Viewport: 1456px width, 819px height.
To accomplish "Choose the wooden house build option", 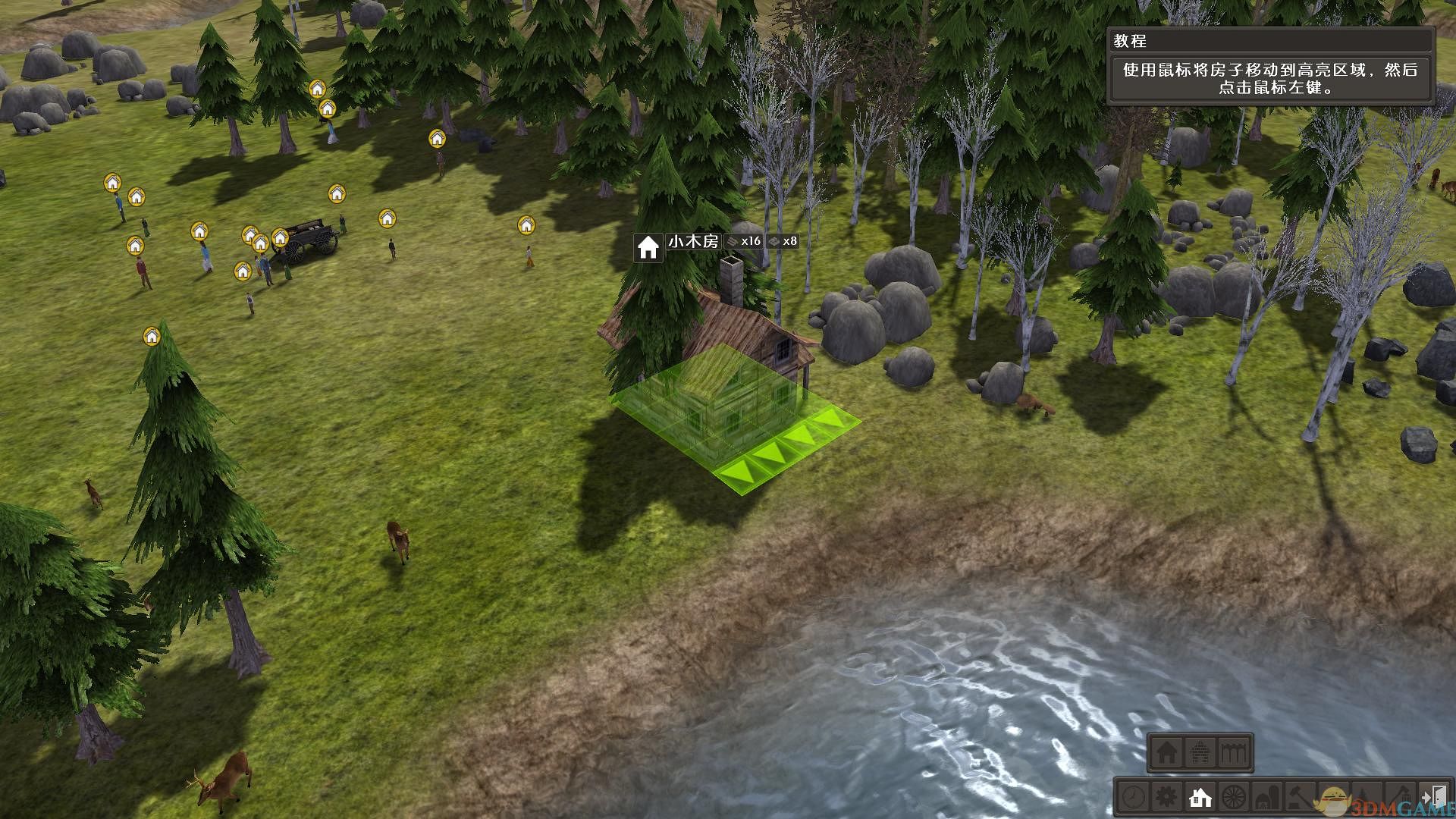I will (x=1167, y=753).
